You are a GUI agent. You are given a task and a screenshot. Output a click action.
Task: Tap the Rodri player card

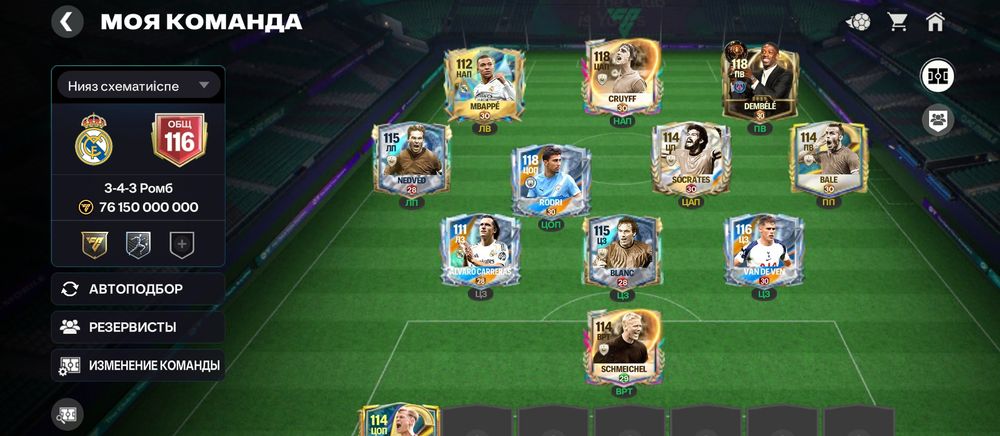550,180
